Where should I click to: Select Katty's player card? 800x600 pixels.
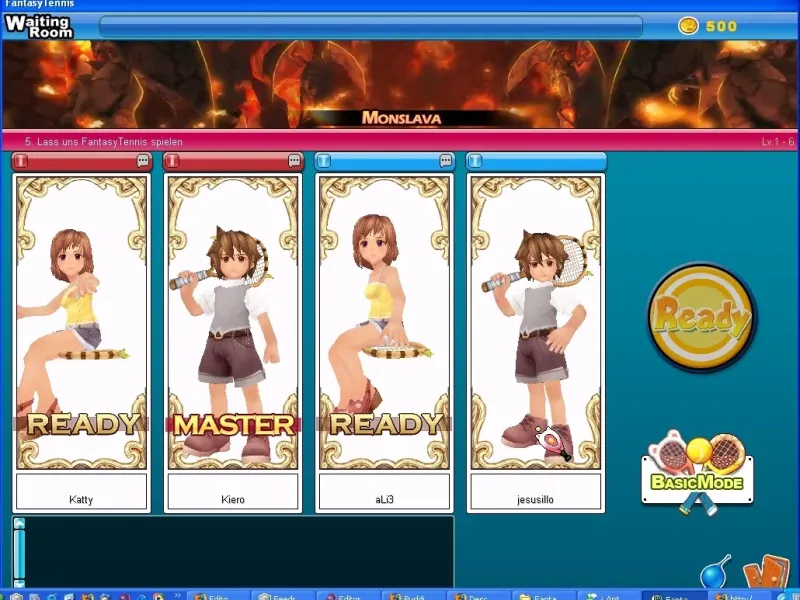point(82,322)
